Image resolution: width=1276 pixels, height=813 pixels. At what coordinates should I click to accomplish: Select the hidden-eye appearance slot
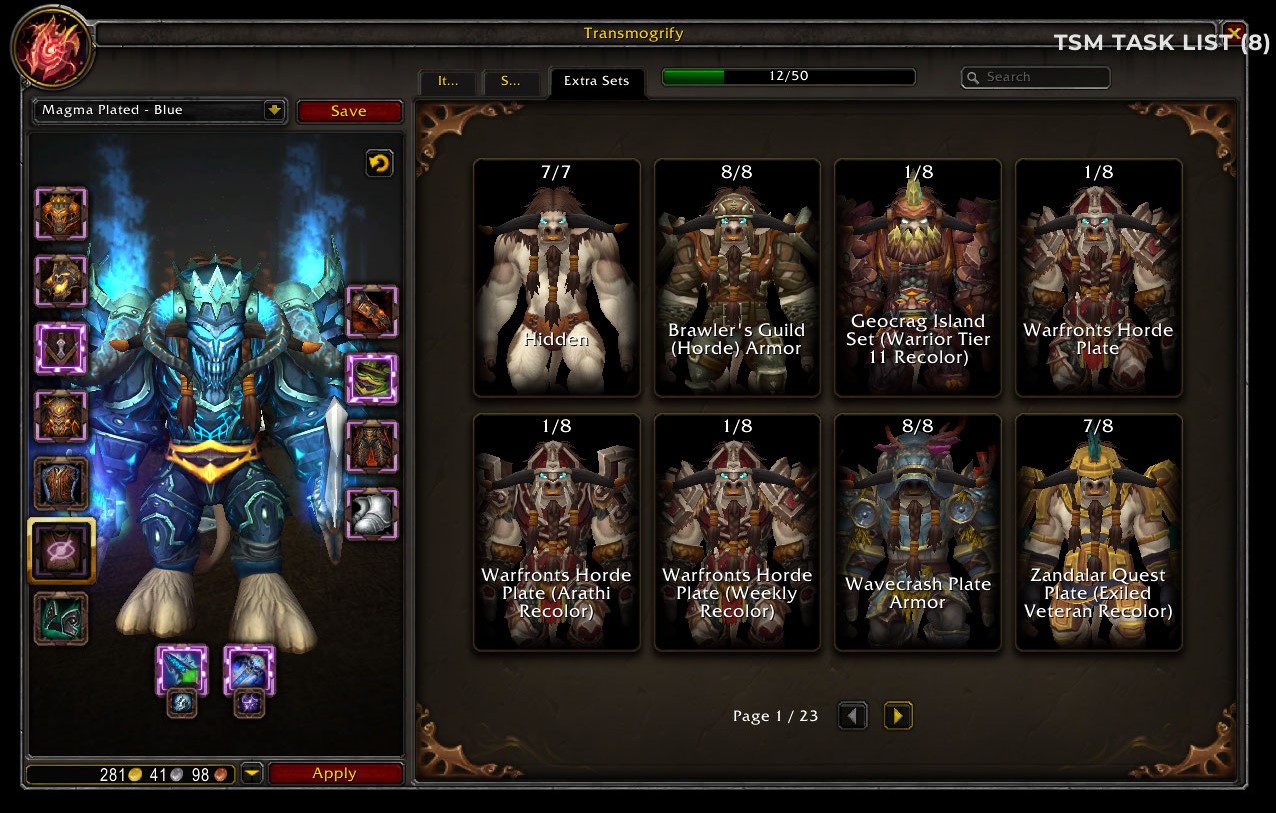pos(61,550)
